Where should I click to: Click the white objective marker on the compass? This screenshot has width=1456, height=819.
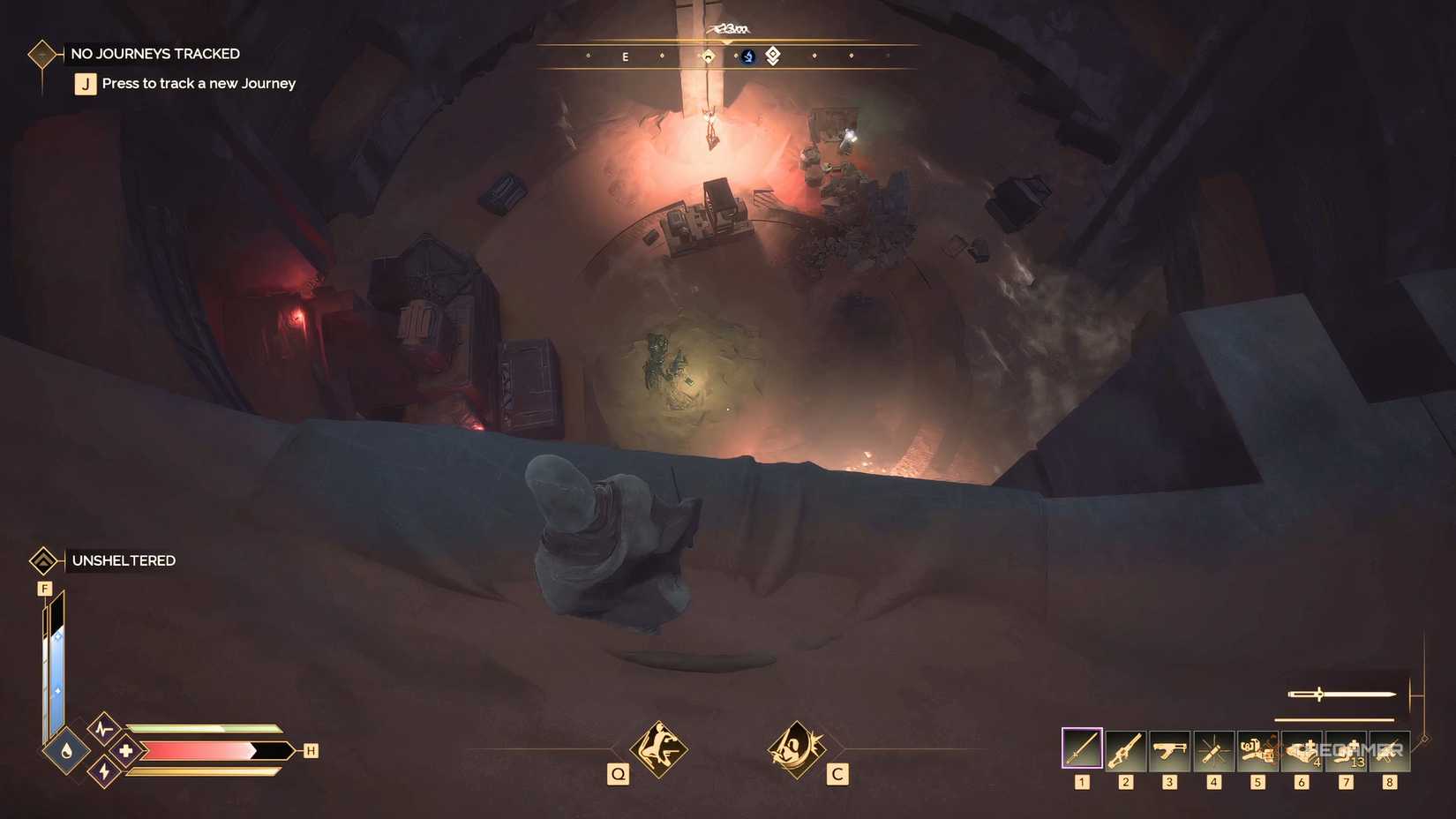pos(771,56)
